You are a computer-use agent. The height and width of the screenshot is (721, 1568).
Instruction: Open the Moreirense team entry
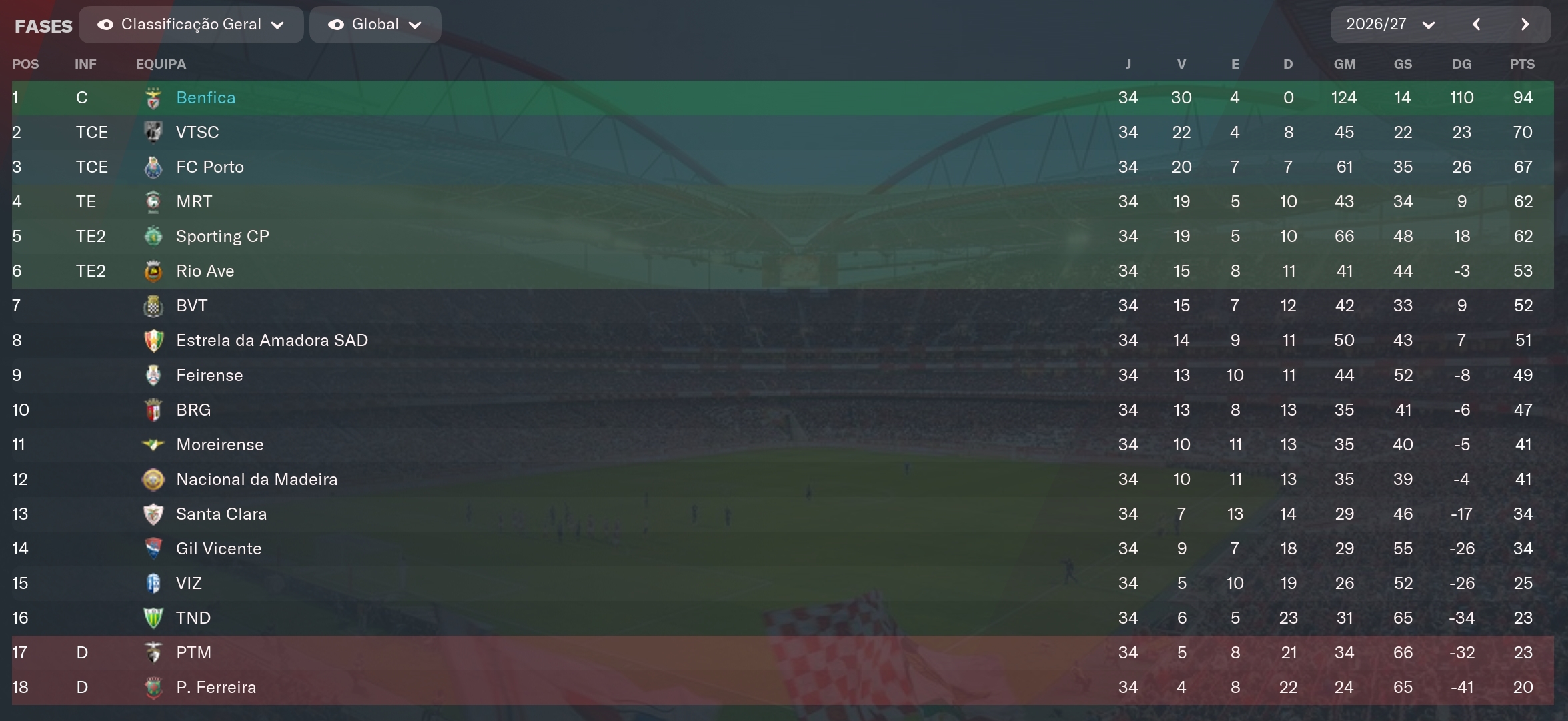219,445
